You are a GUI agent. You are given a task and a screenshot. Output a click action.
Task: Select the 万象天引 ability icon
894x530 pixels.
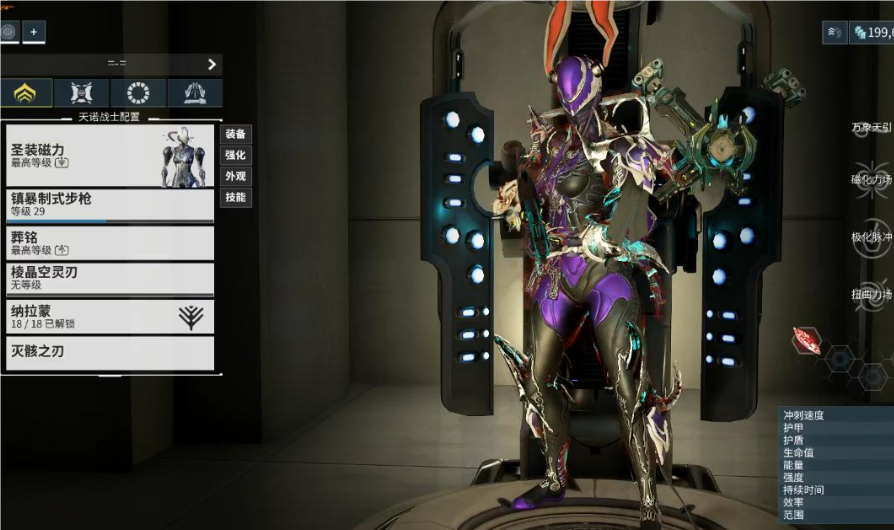(x=871, y=127)
